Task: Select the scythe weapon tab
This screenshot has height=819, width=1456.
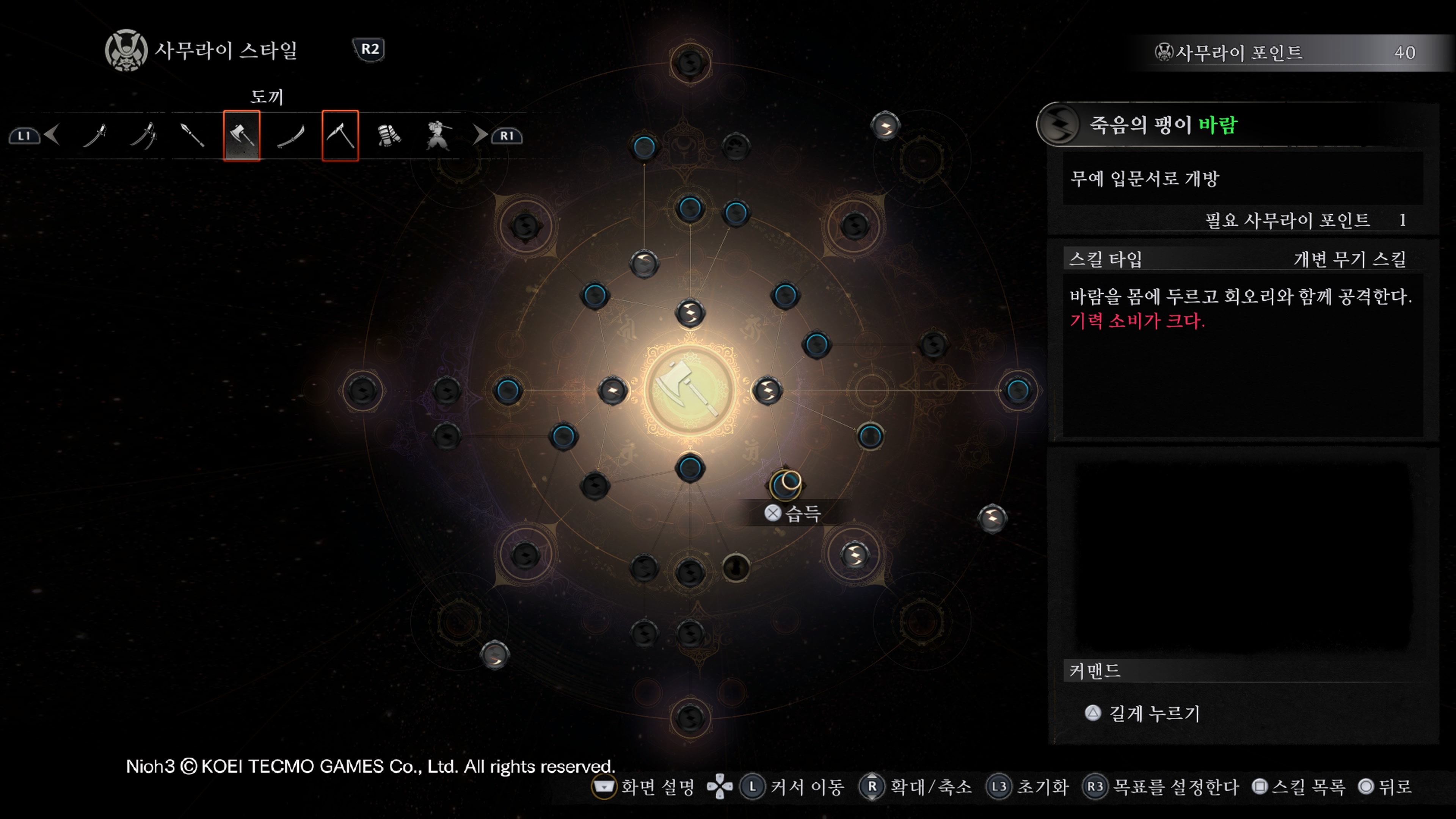Action: tap(340, 136)
